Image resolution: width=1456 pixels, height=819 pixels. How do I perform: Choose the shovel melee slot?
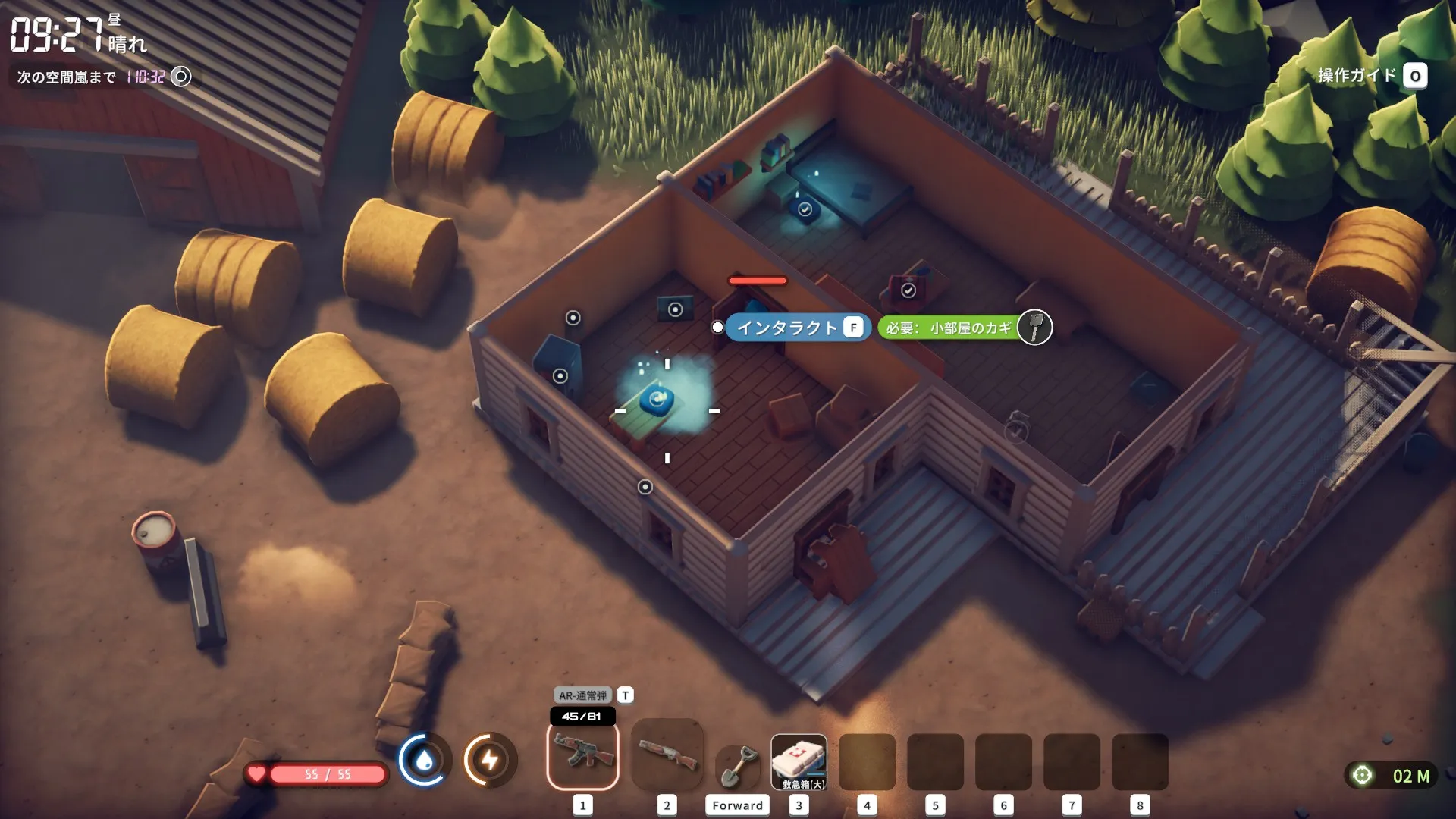737,764
